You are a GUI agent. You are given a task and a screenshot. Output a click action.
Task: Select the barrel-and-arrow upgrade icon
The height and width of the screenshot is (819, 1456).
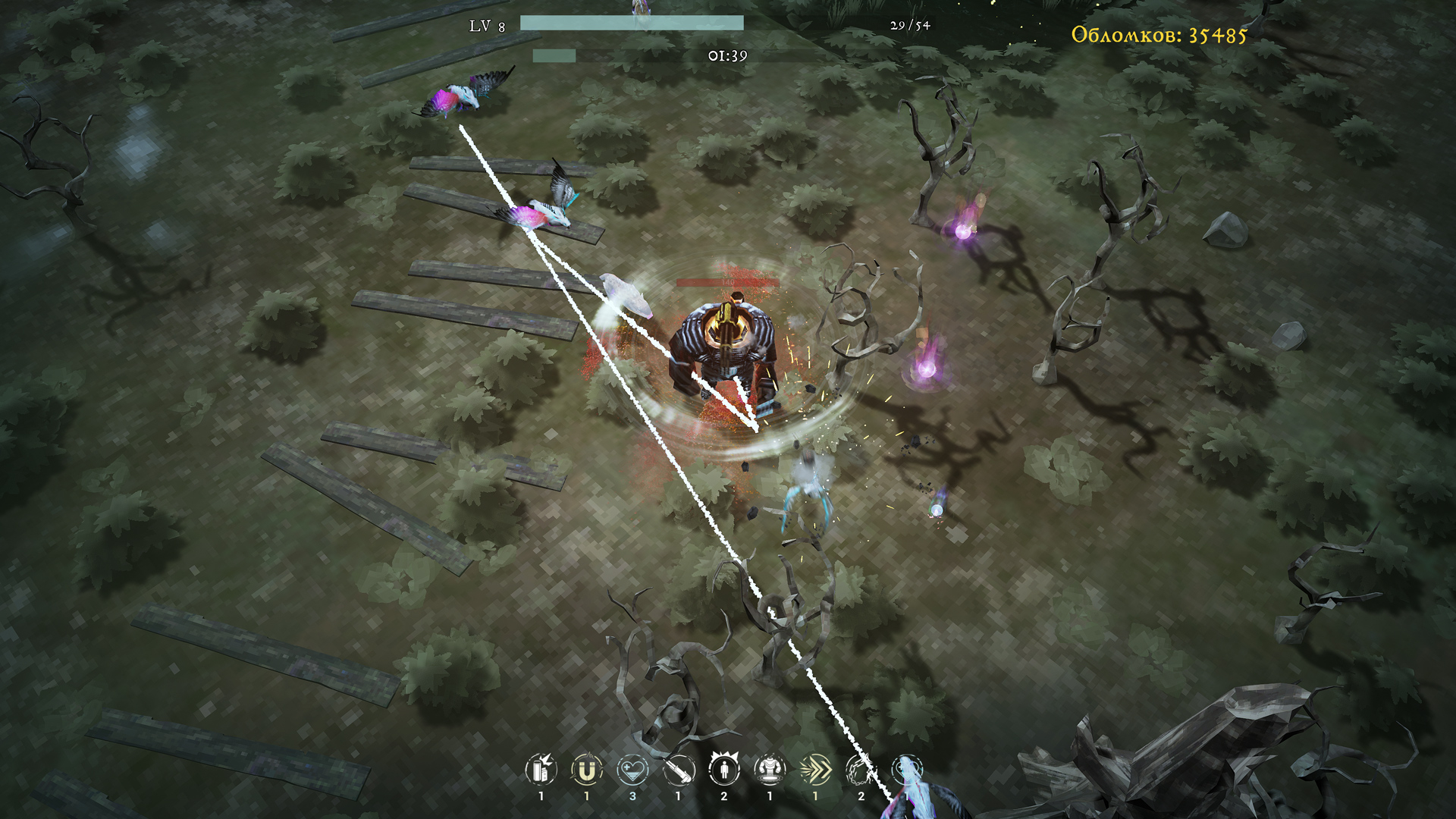(541, 770)
